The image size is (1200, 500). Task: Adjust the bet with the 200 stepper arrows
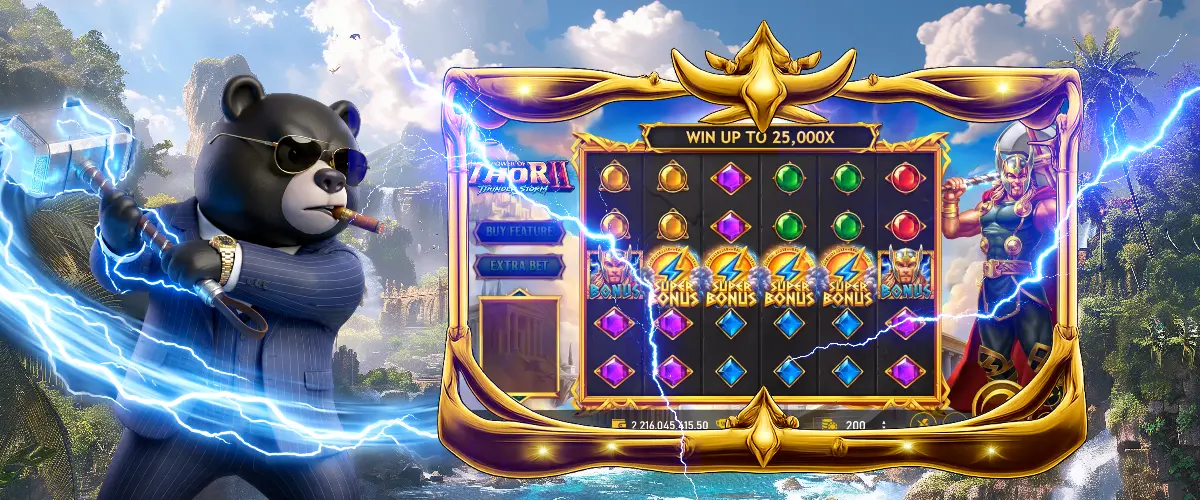tap(884, 424)
